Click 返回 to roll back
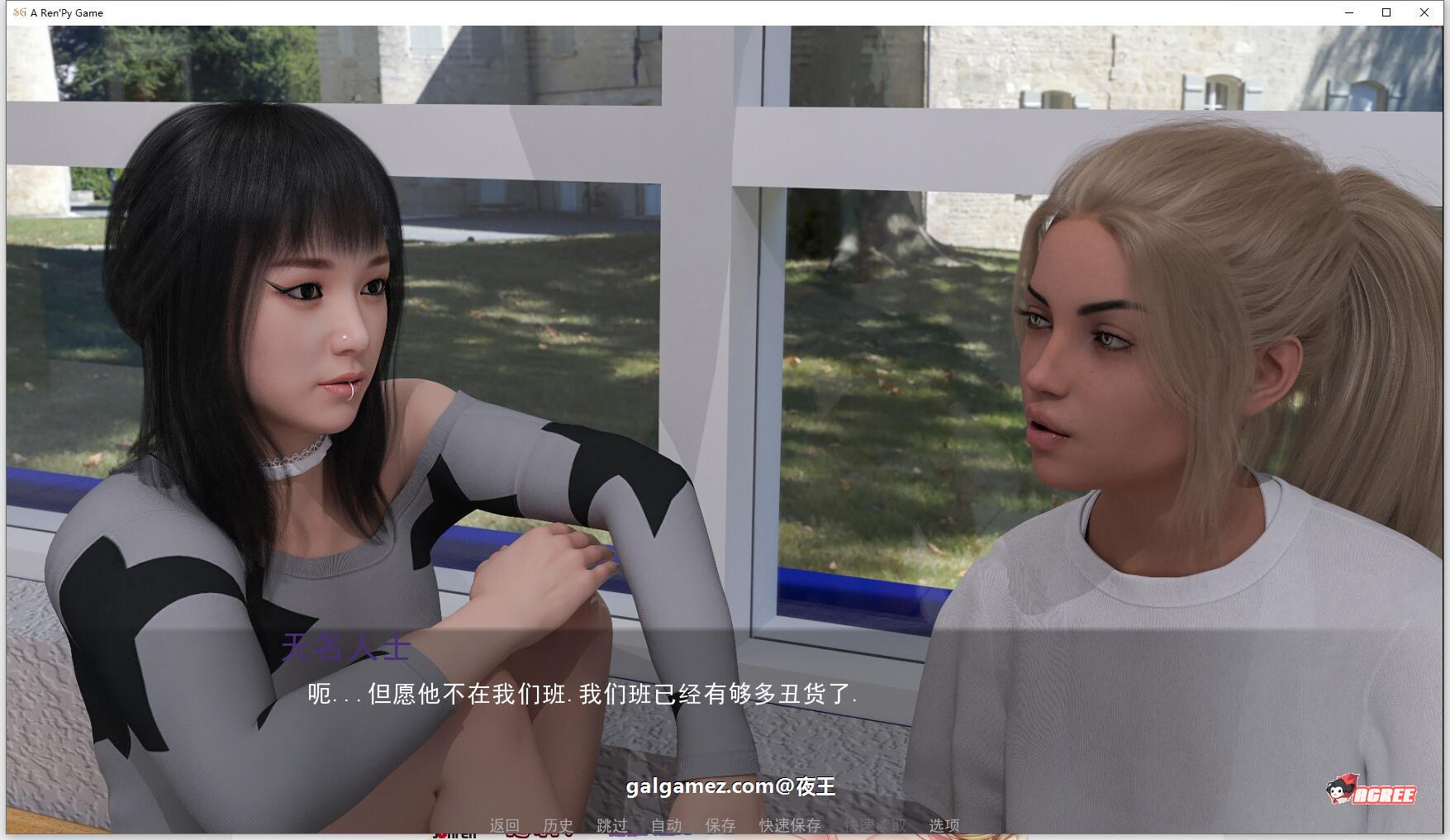 click(x=505, y=824)
